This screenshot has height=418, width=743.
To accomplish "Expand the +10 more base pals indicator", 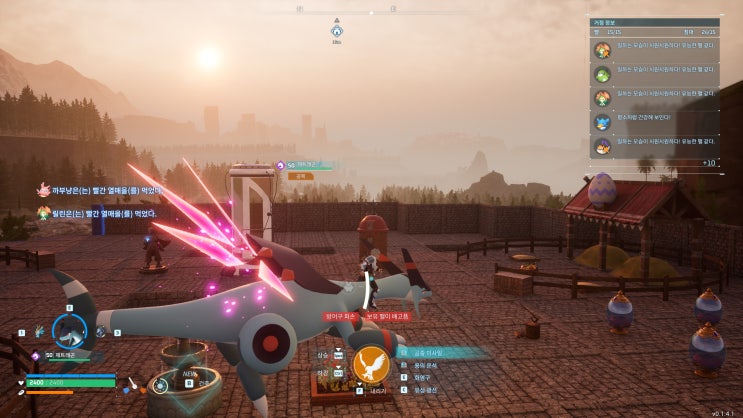I will click(x=707, y=162).
